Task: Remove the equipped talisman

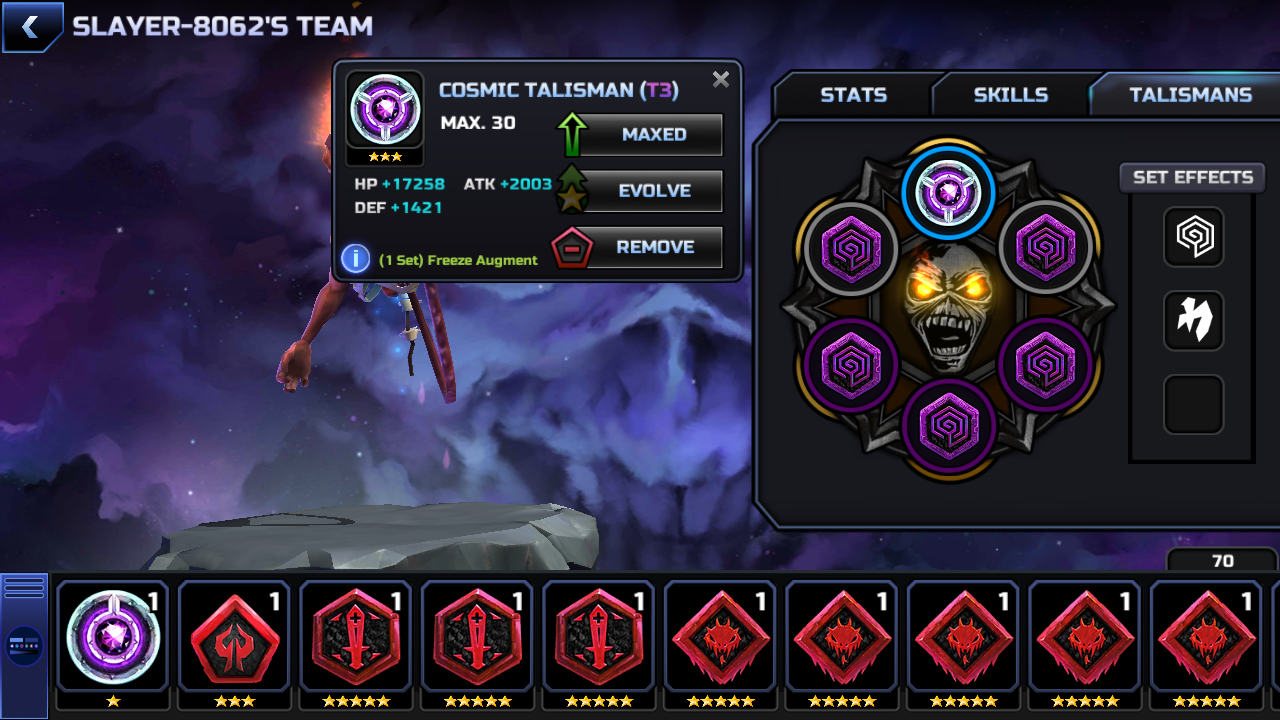Action: tap(653, 247)
